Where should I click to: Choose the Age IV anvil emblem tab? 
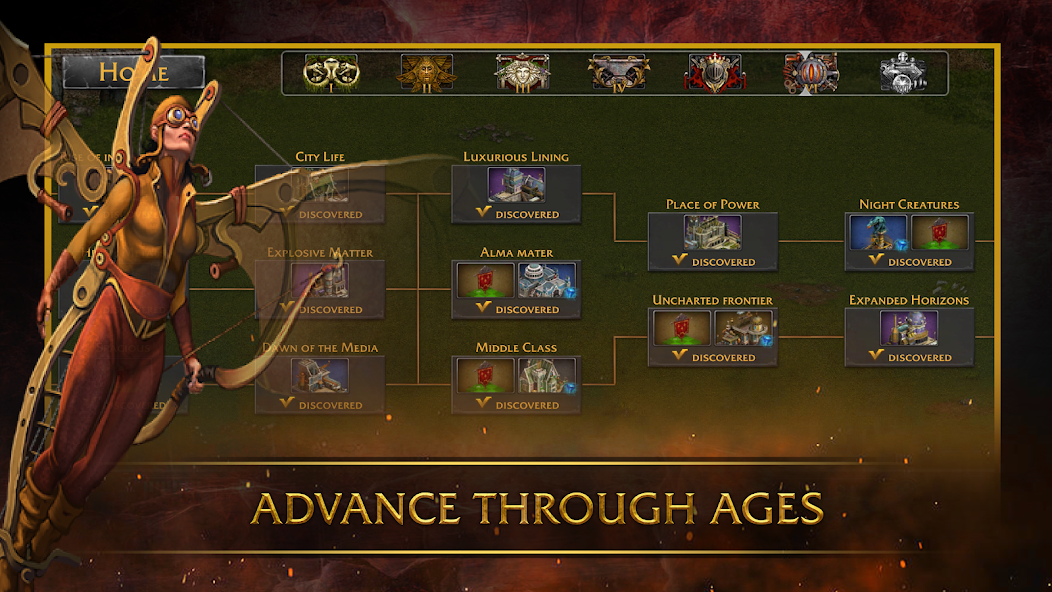click(x=617, y=73)
